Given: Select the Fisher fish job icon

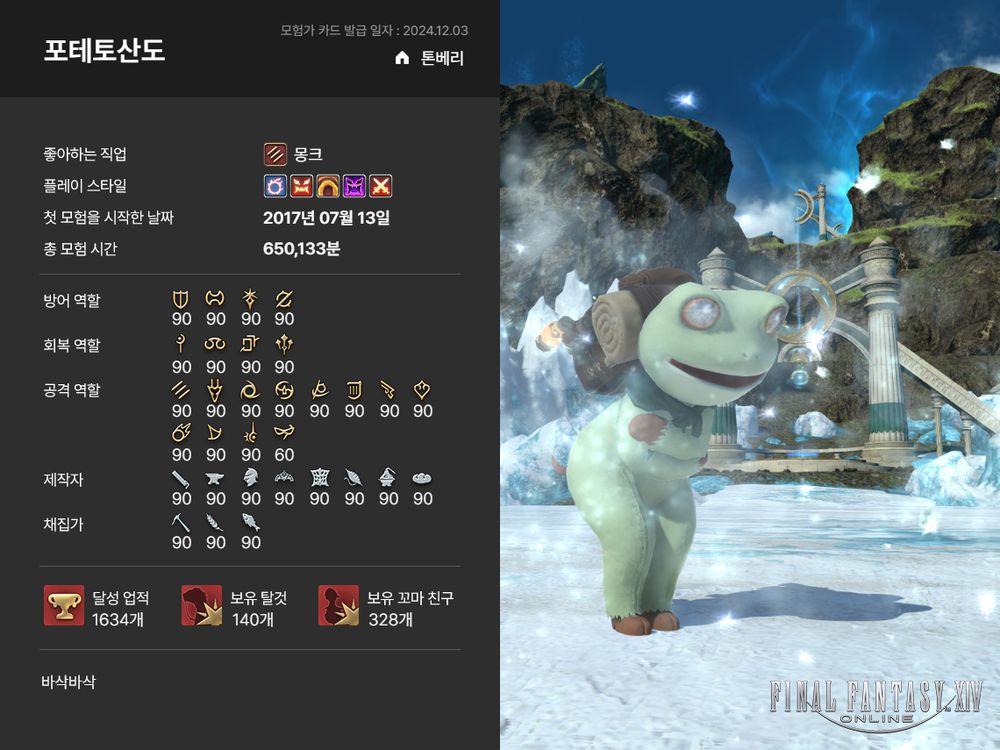Looking at the screenshot, I should tap(250, 522).
